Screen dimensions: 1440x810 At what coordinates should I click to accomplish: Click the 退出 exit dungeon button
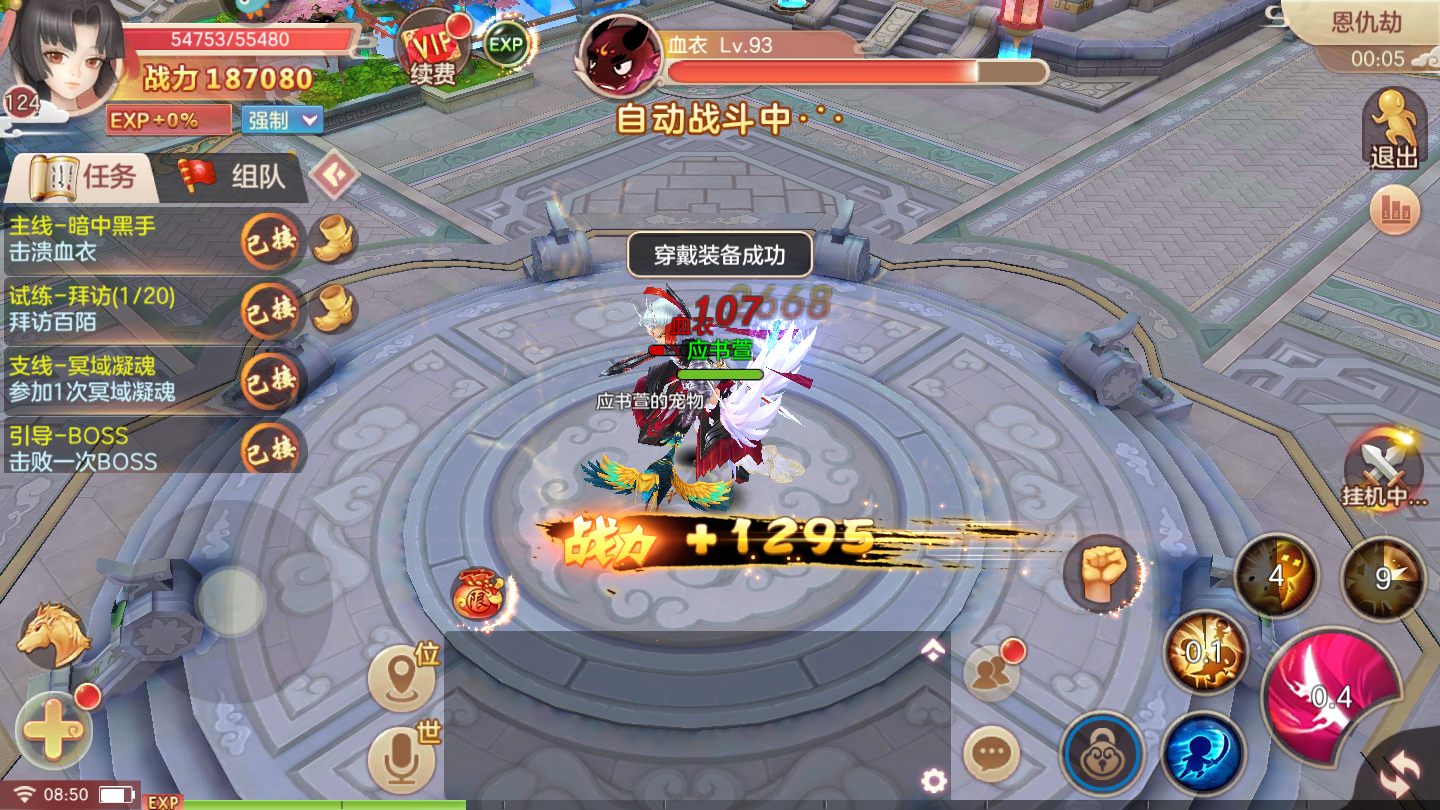coord(1394,130)
